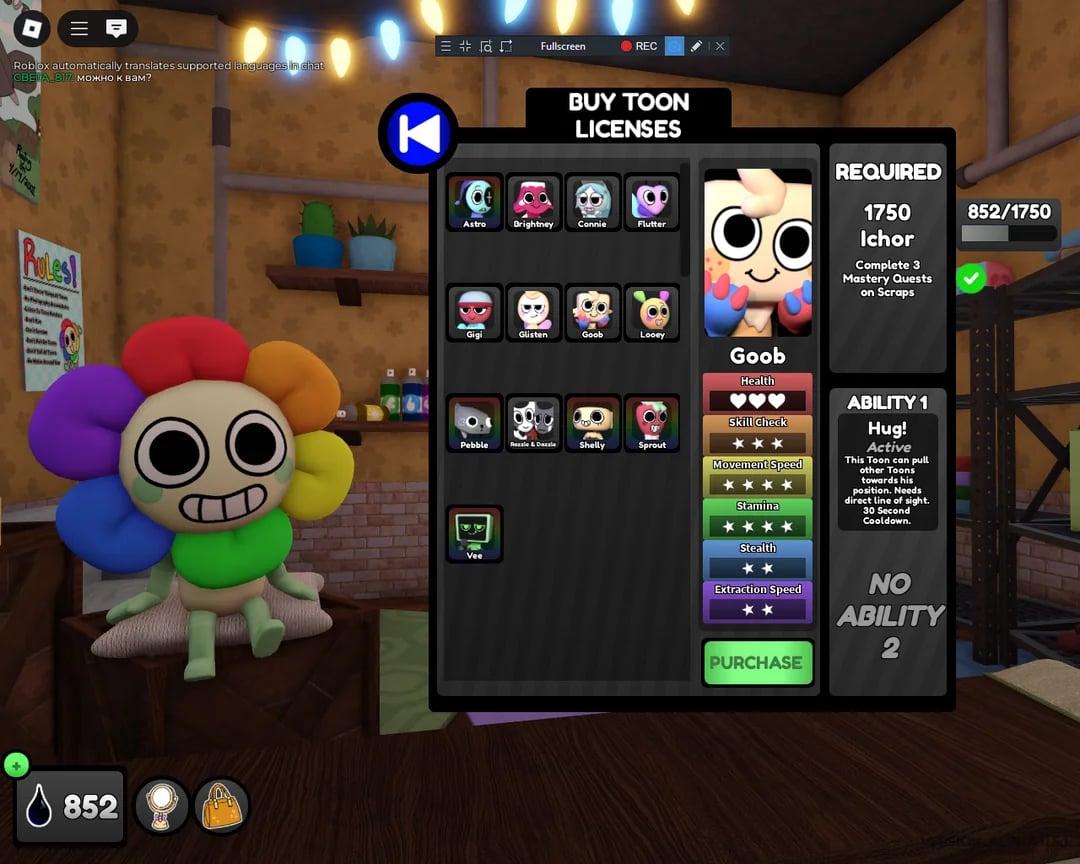
Task: Pick the Sprout toon tile
Action: point(651,423)
